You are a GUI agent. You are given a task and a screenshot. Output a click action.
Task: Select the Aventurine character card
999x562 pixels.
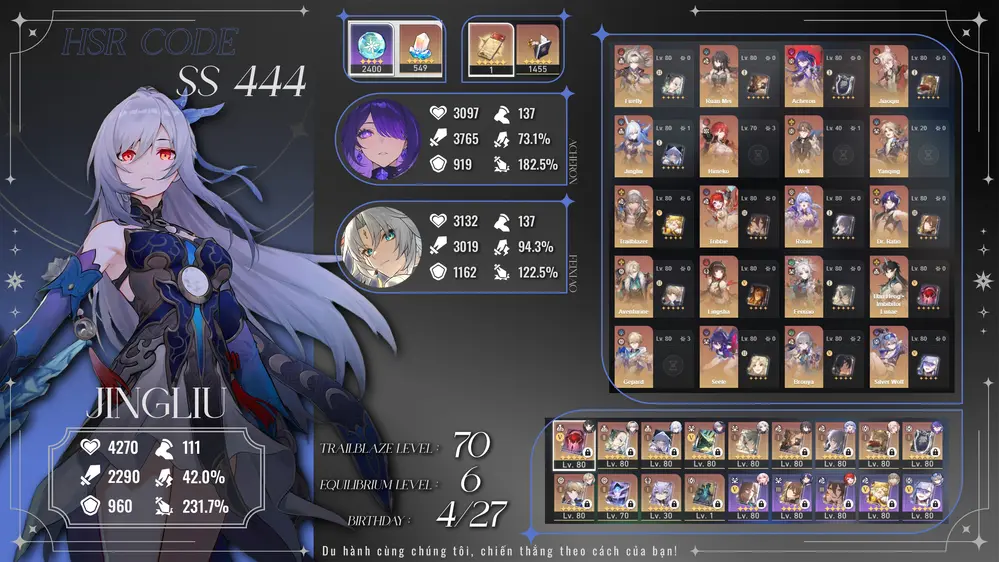pyautogui.click(x=634, y=286)
